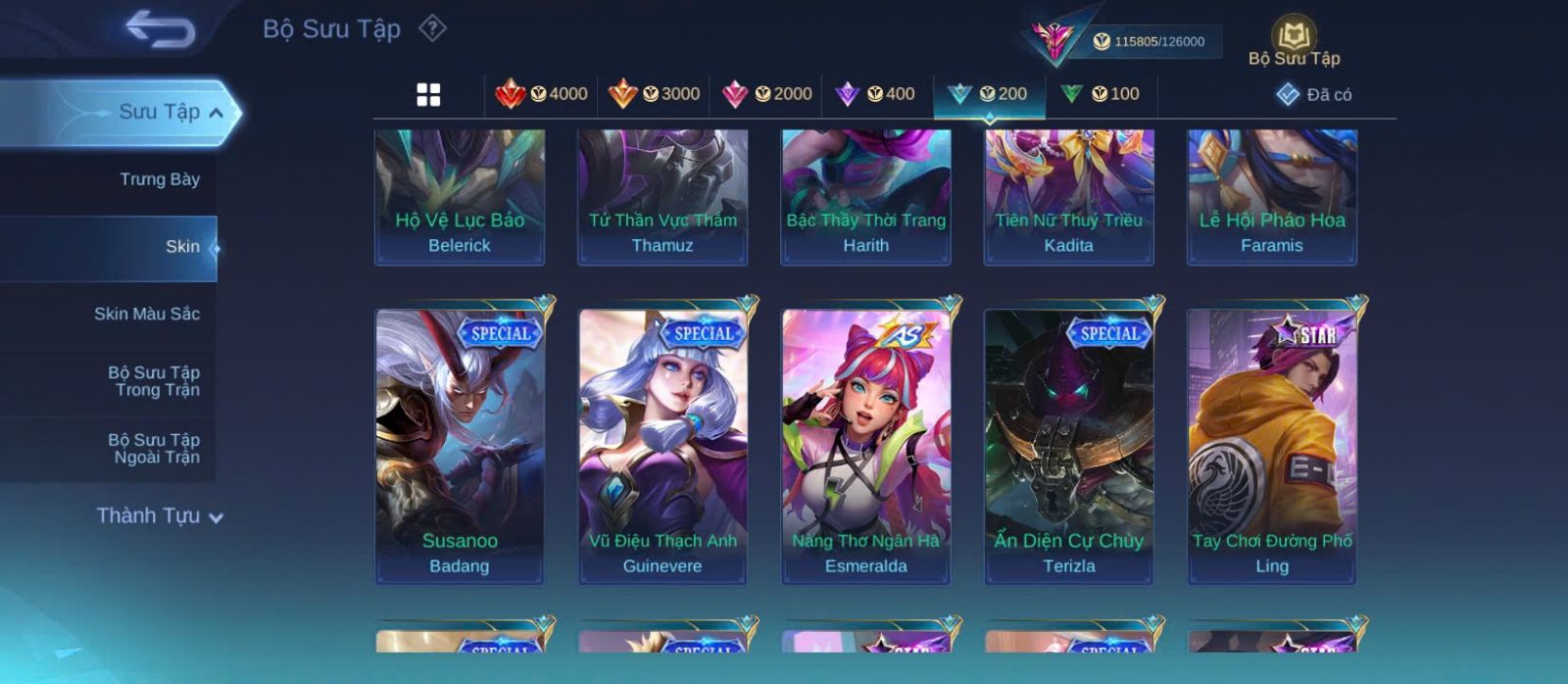Viewport: 1568px width, 684px height.
Task: View Esmeralda's Nàng Thơ Ngân Hà skin
Action: point(865,446)
